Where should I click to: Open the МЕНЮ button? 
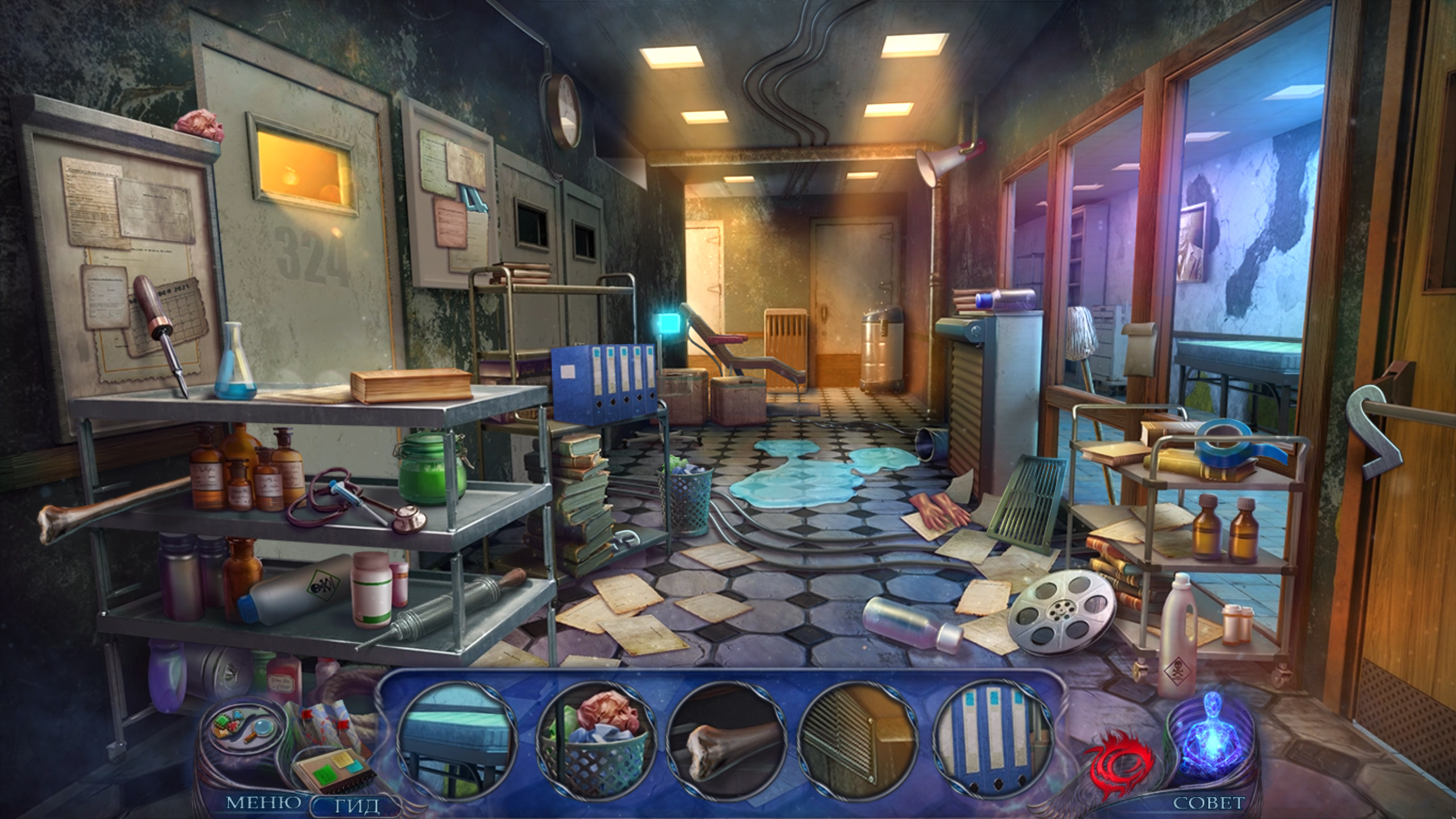[x=264, y=803]
